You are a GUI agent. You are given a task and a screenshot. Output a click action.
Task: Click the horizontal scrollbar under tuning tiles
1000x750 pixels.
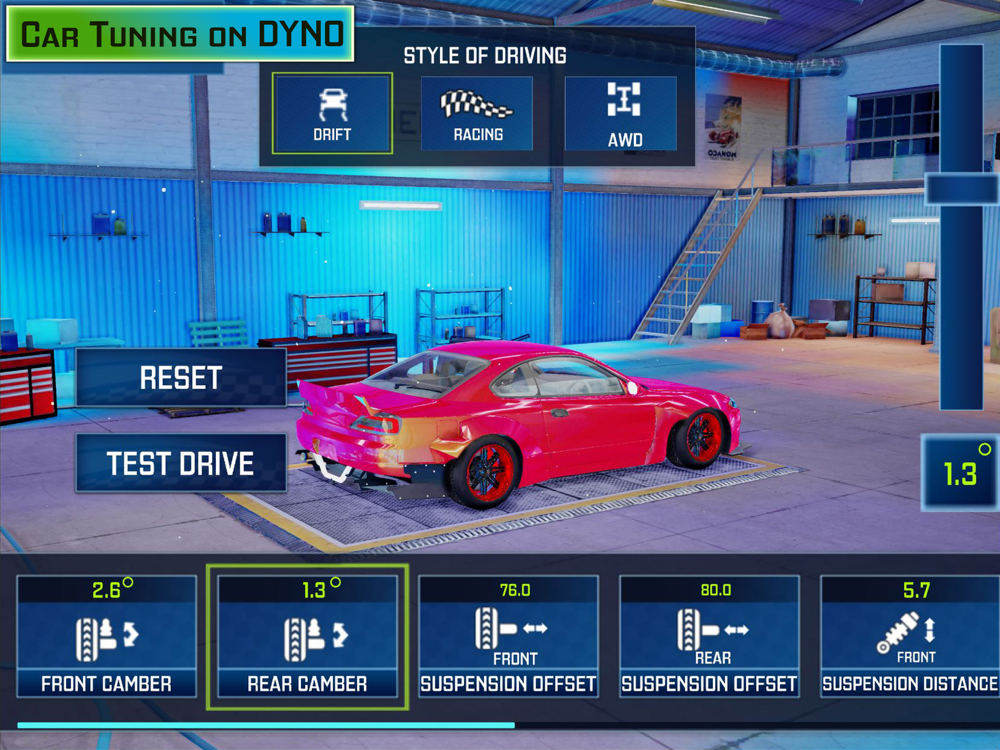click(x=266, y=725)
